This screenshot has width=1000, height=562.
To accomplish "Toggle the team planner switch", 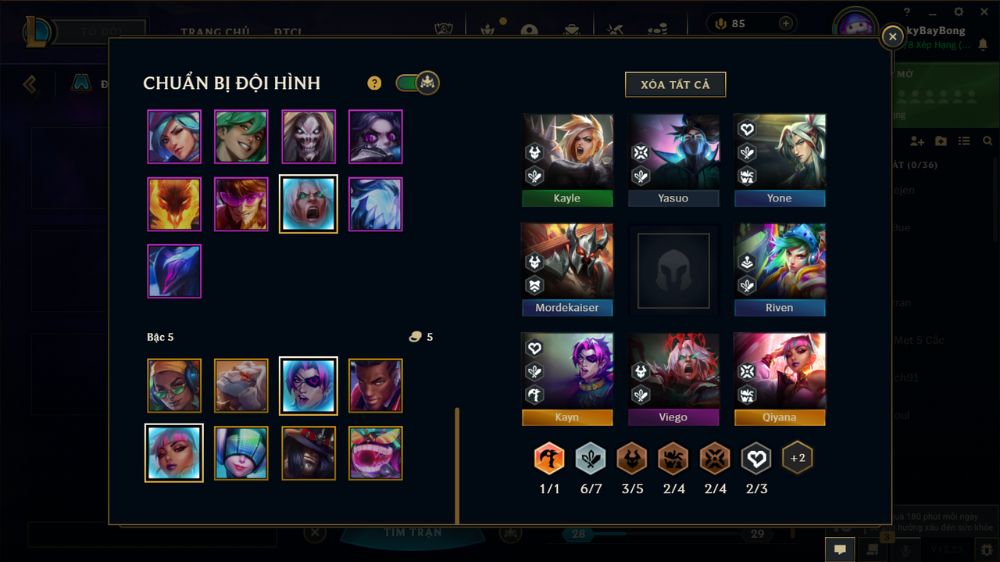I will (417, 83).
